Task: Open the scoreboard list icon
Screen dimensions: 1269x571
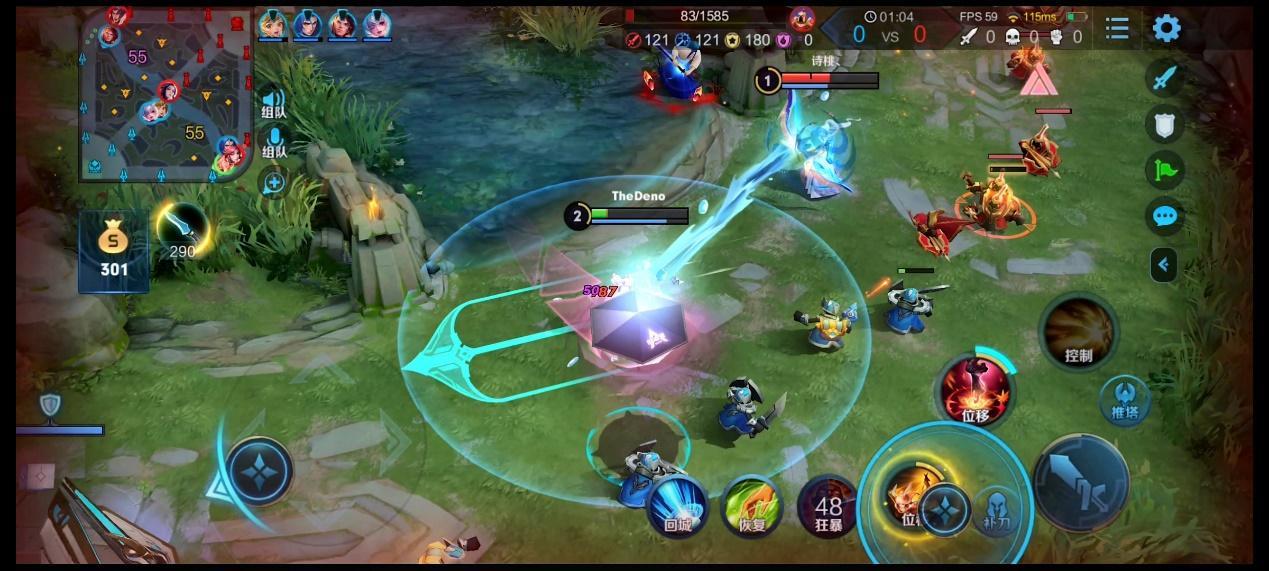Action: pyautogui.click(x=1117, y=28)
